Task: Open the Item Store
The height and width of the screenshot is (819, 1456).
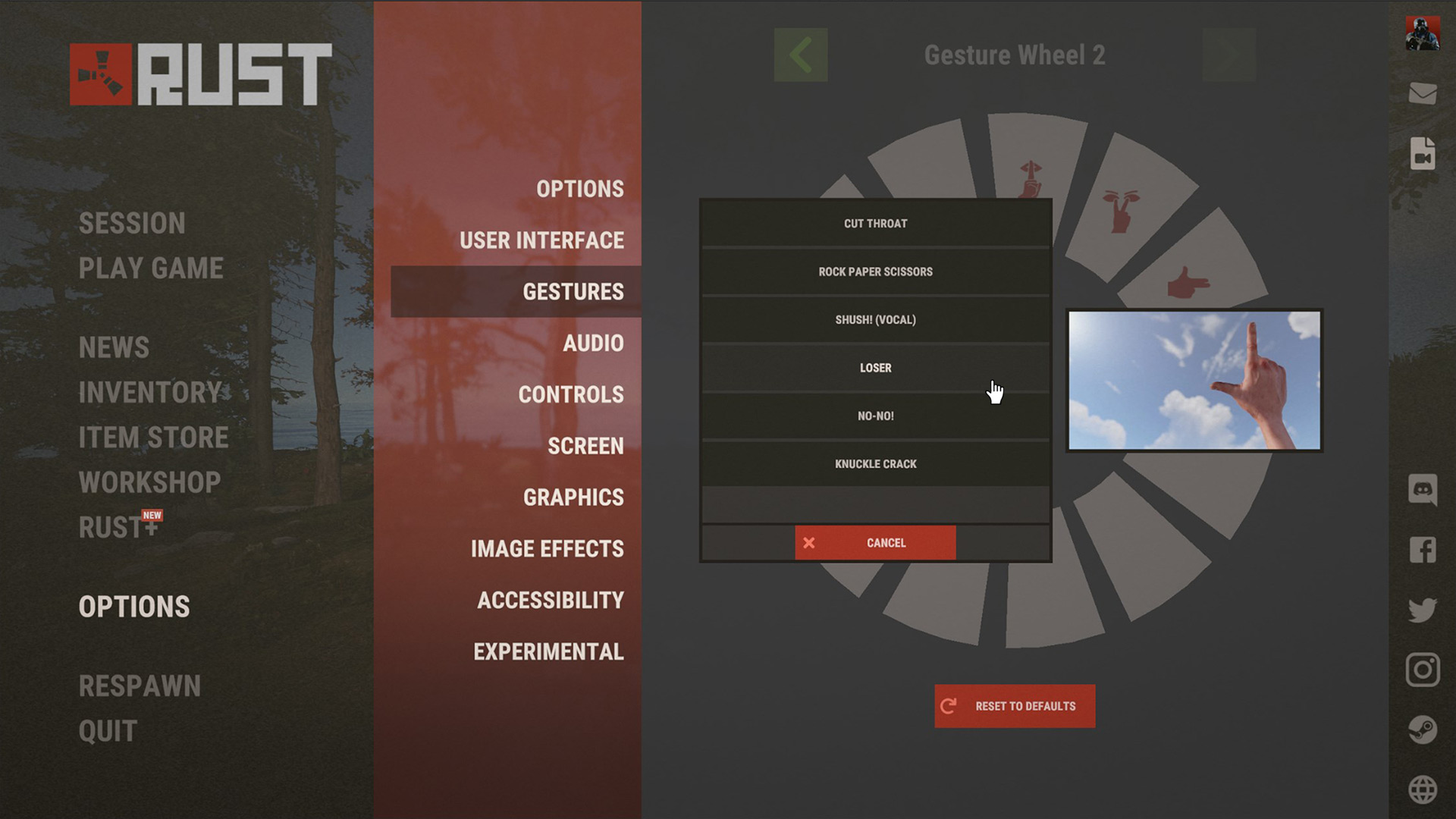Action: [x=153, y=438]
